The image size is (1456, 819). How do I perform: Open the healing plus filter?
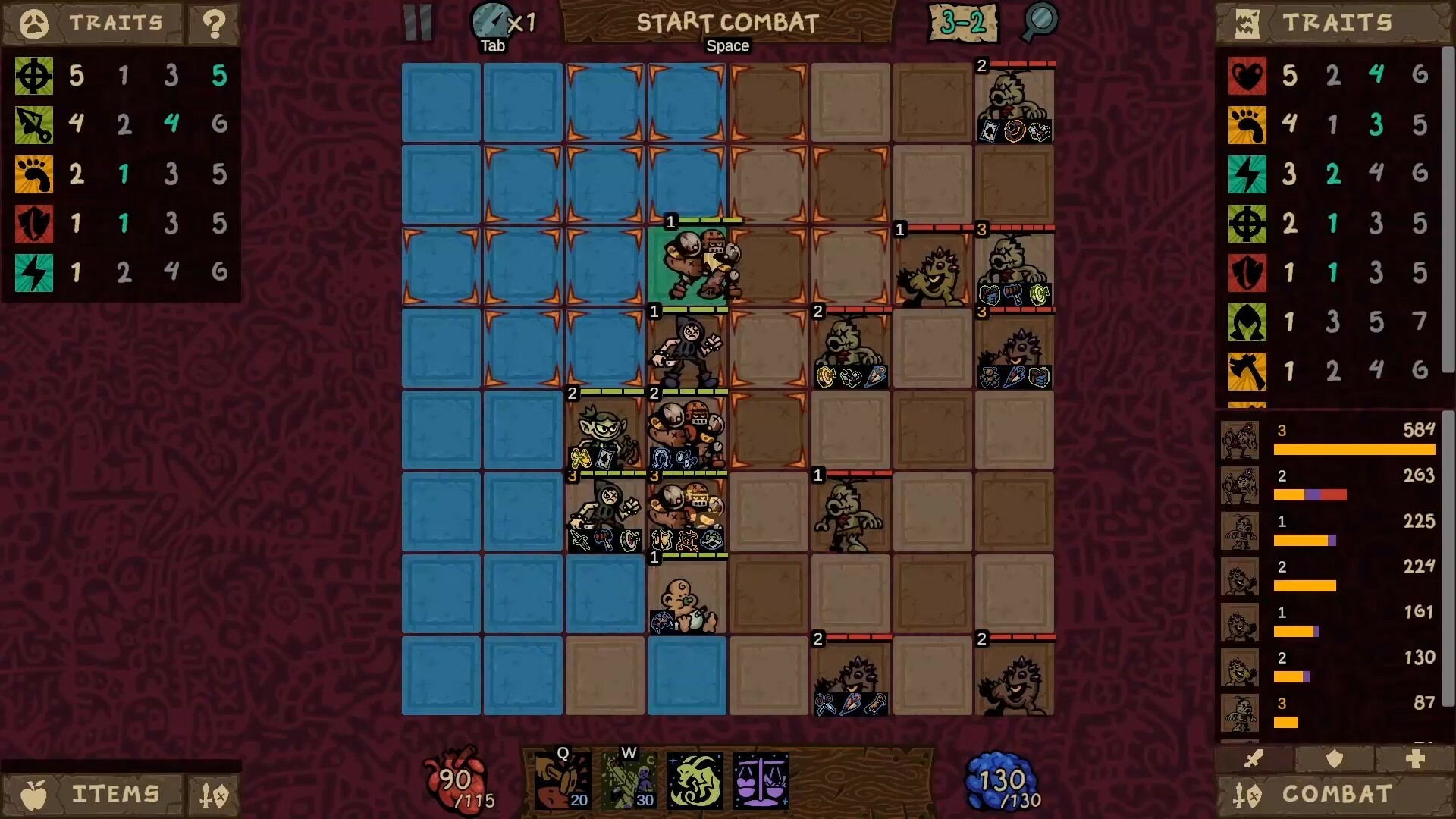click(x=1415, y=759)
